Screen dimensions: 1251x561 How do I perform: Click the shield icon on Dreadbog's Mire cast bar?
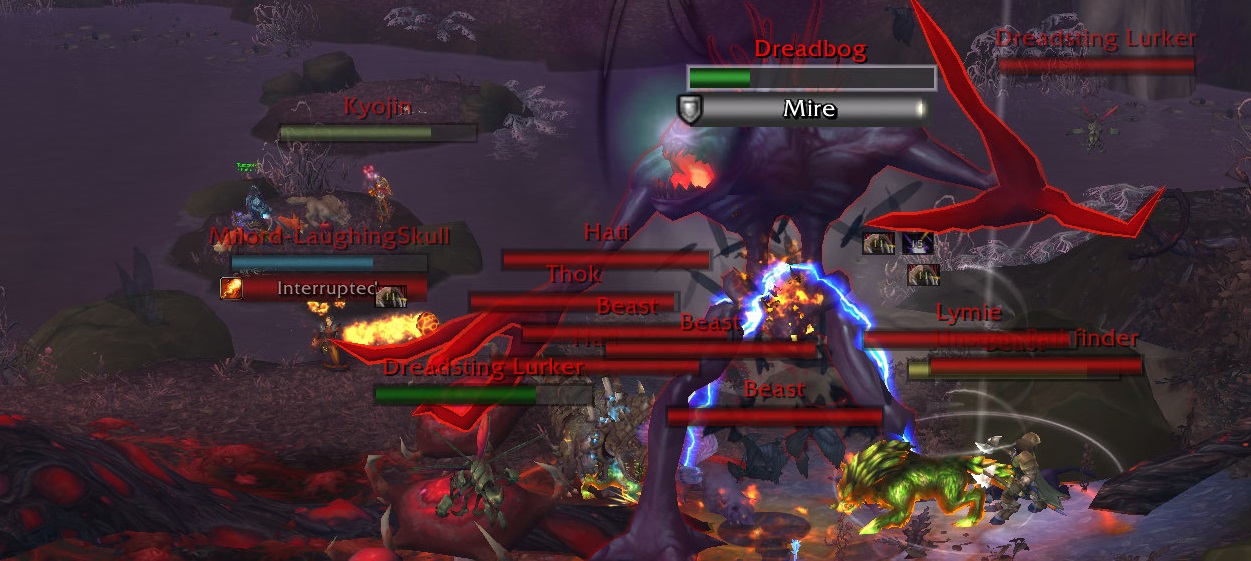(x=689, y=109)
